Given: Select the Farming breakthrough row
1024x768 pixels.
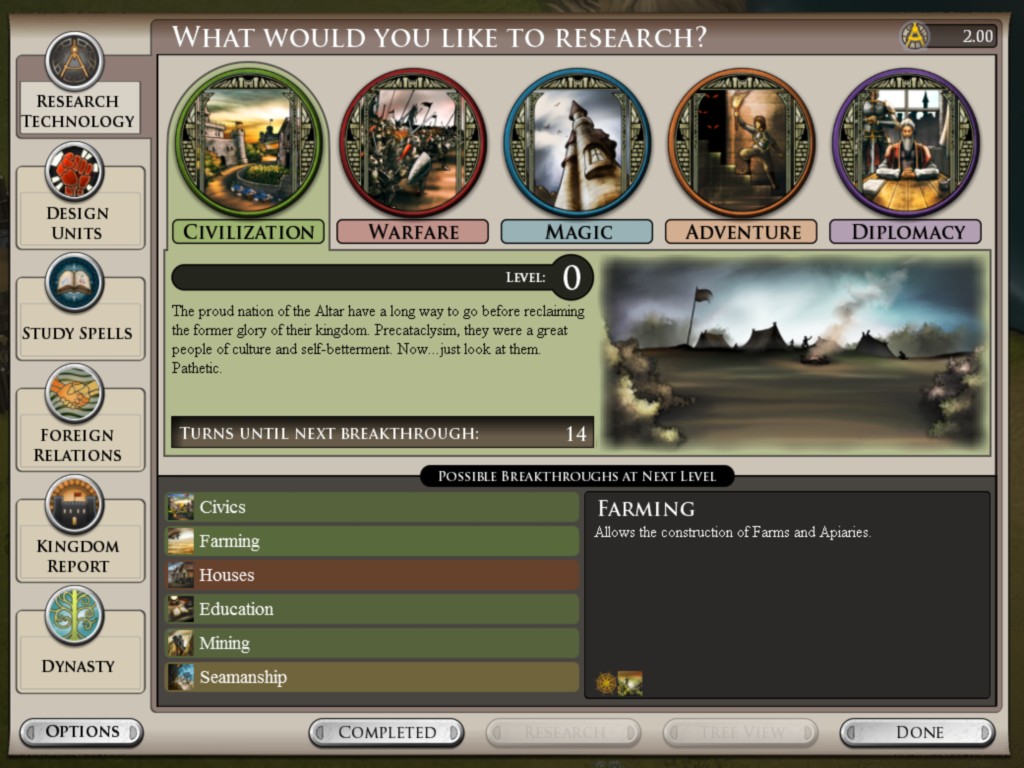Looking at the screenshot, I should point(372,541).
